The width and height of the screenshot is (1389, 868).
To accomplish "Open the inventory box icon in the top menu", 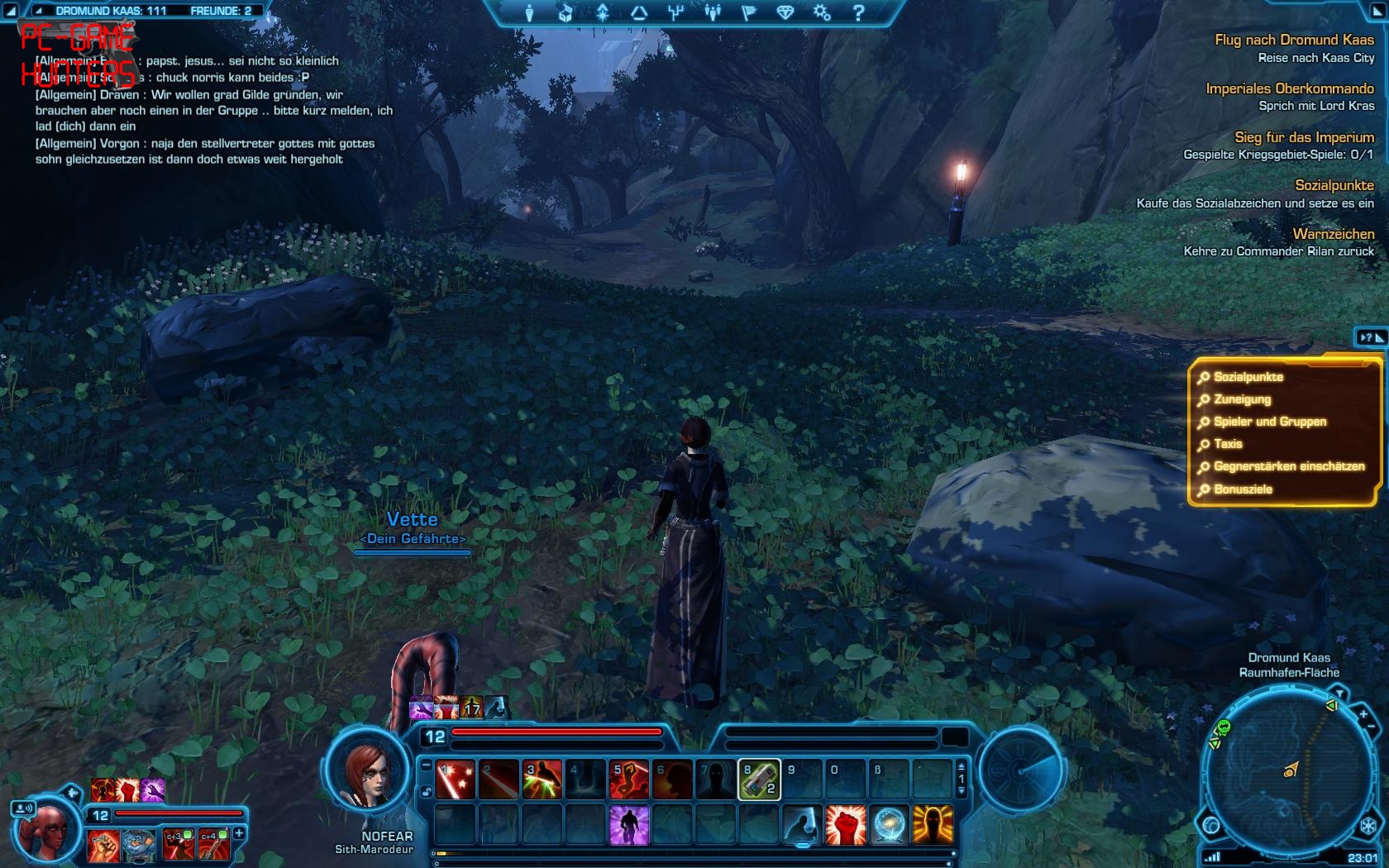I will tap(566, 13).
